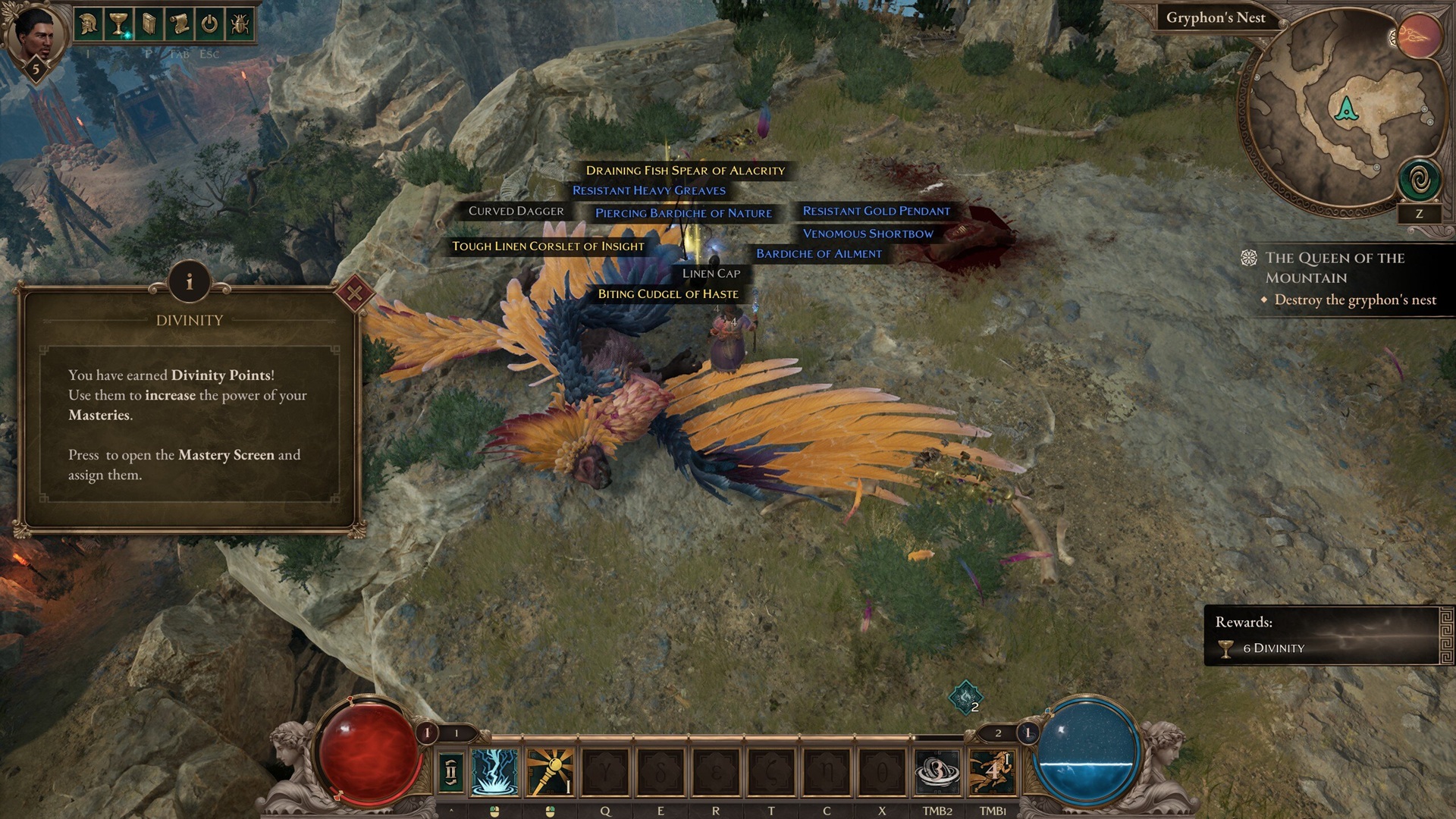Viewport: 1456px width, 819px height.
Task: Swap weapon set with the II button
Action: click(x=451, y=772)
